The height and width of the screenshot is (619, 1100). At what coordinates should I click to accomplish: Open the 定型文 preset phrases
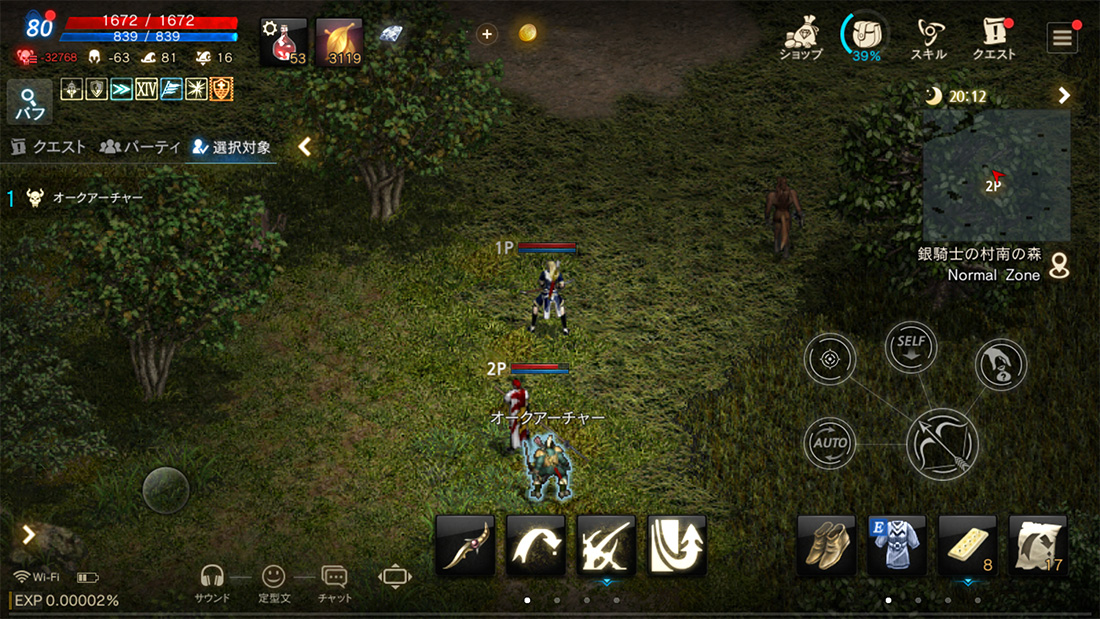(x=273, y=581)
